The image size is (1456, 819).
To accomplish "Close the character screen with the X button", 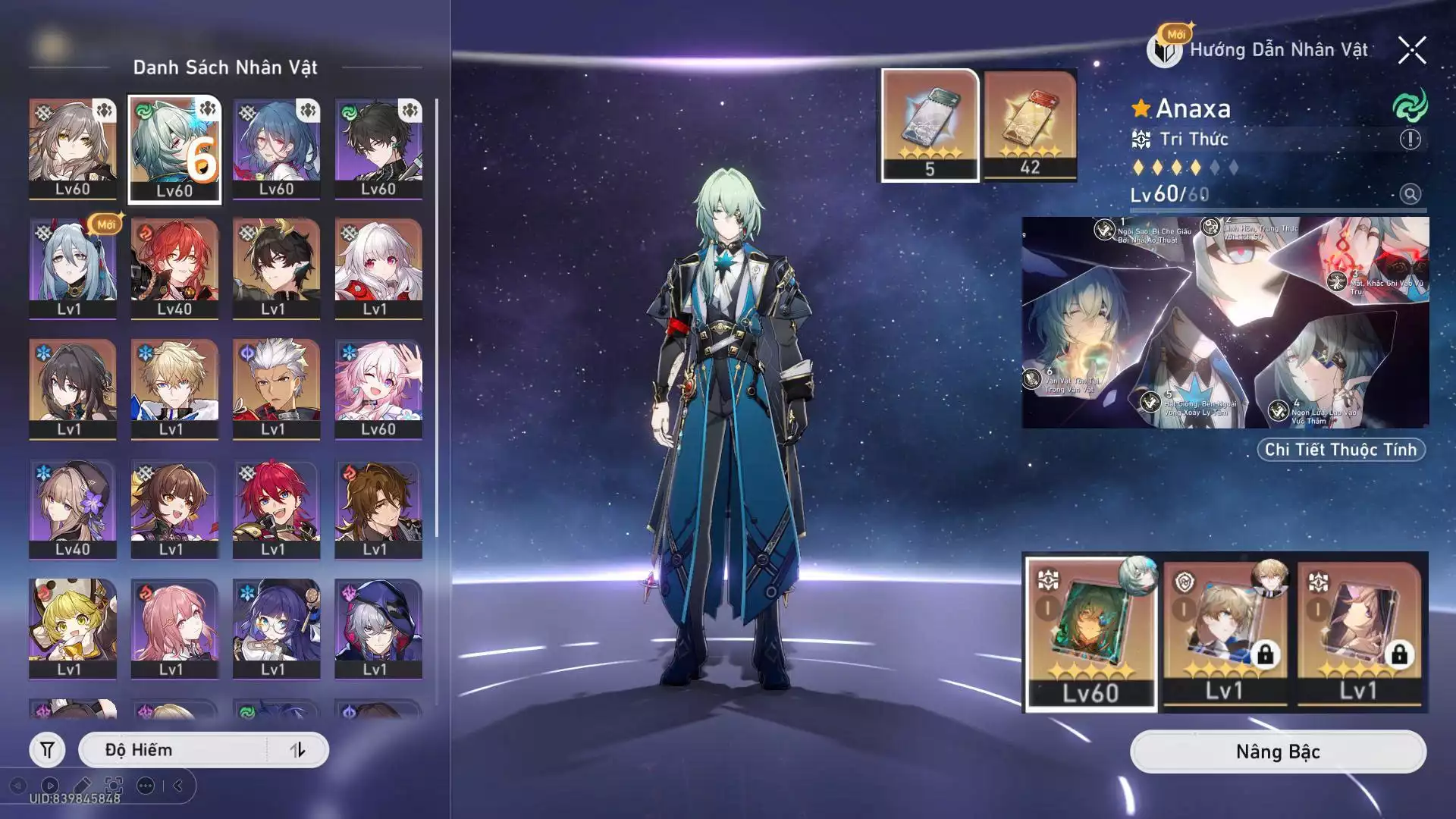I will click(1412, 51).
